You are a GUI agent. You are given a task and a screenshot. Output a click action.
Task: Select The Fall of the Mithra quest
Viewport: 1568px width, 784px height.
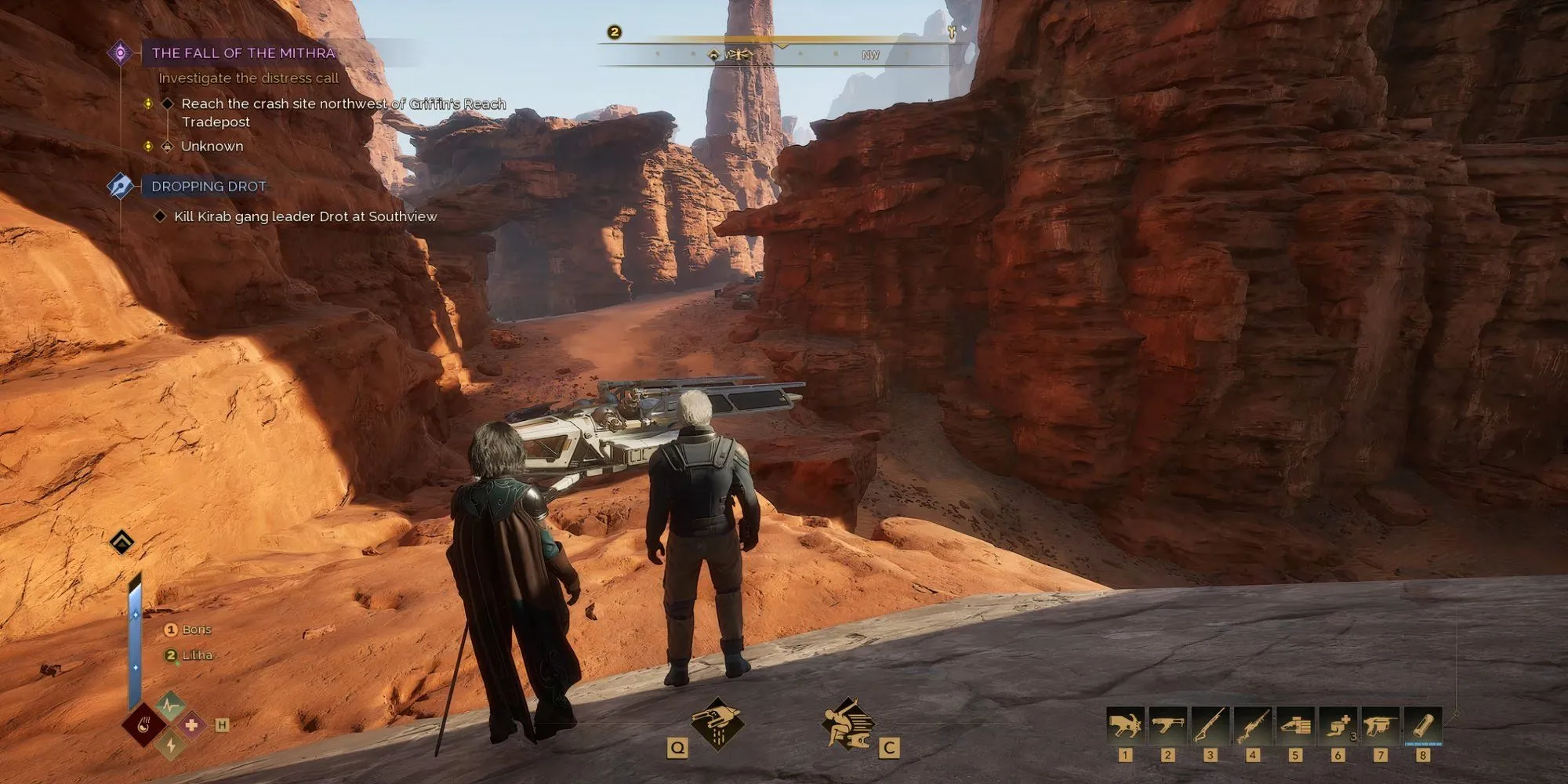click(x=243, y=53)
